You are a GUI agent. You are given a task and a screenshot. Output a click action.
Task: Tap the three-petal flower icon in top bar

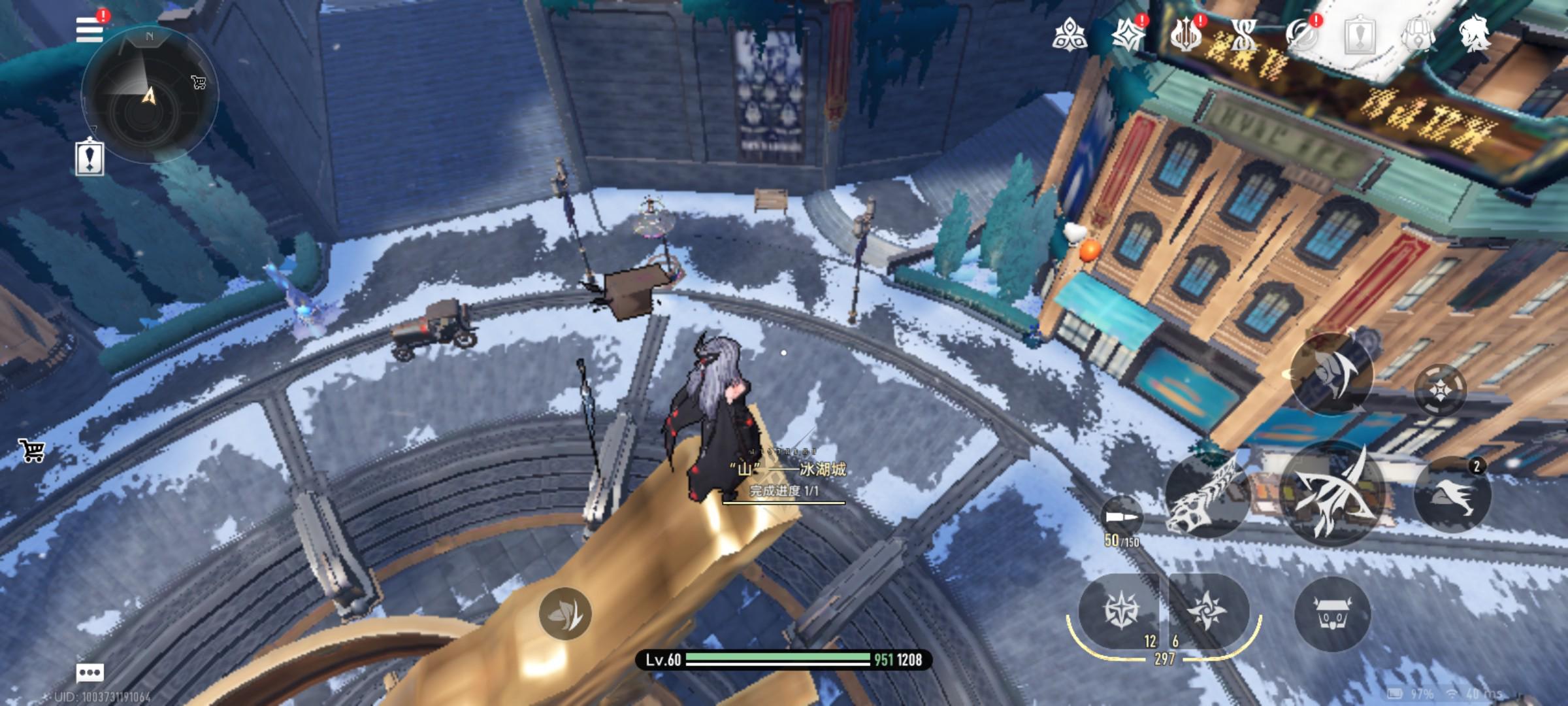1070,34
